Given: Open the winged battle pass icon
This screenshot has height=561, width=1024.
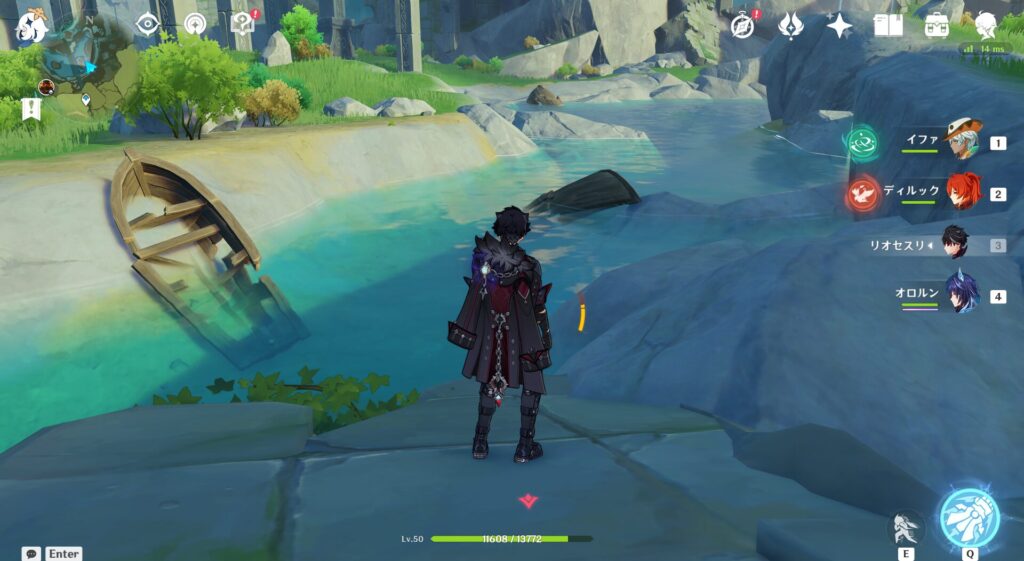Looking at the screenshot, I should click(791, 25).
